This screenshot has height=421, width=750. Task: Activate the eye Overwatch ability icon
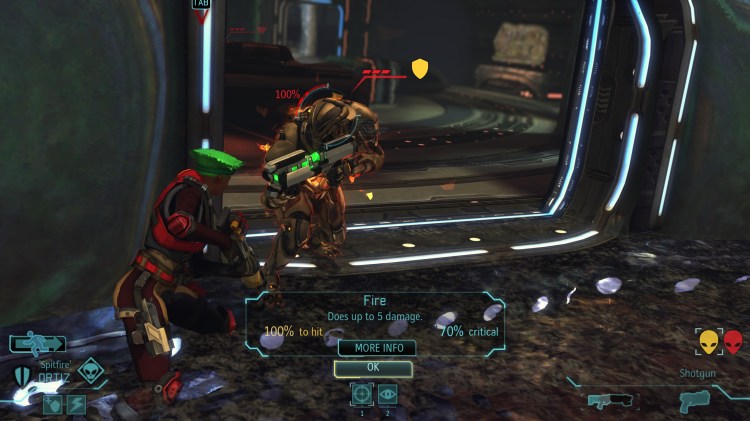click(388, 394)
